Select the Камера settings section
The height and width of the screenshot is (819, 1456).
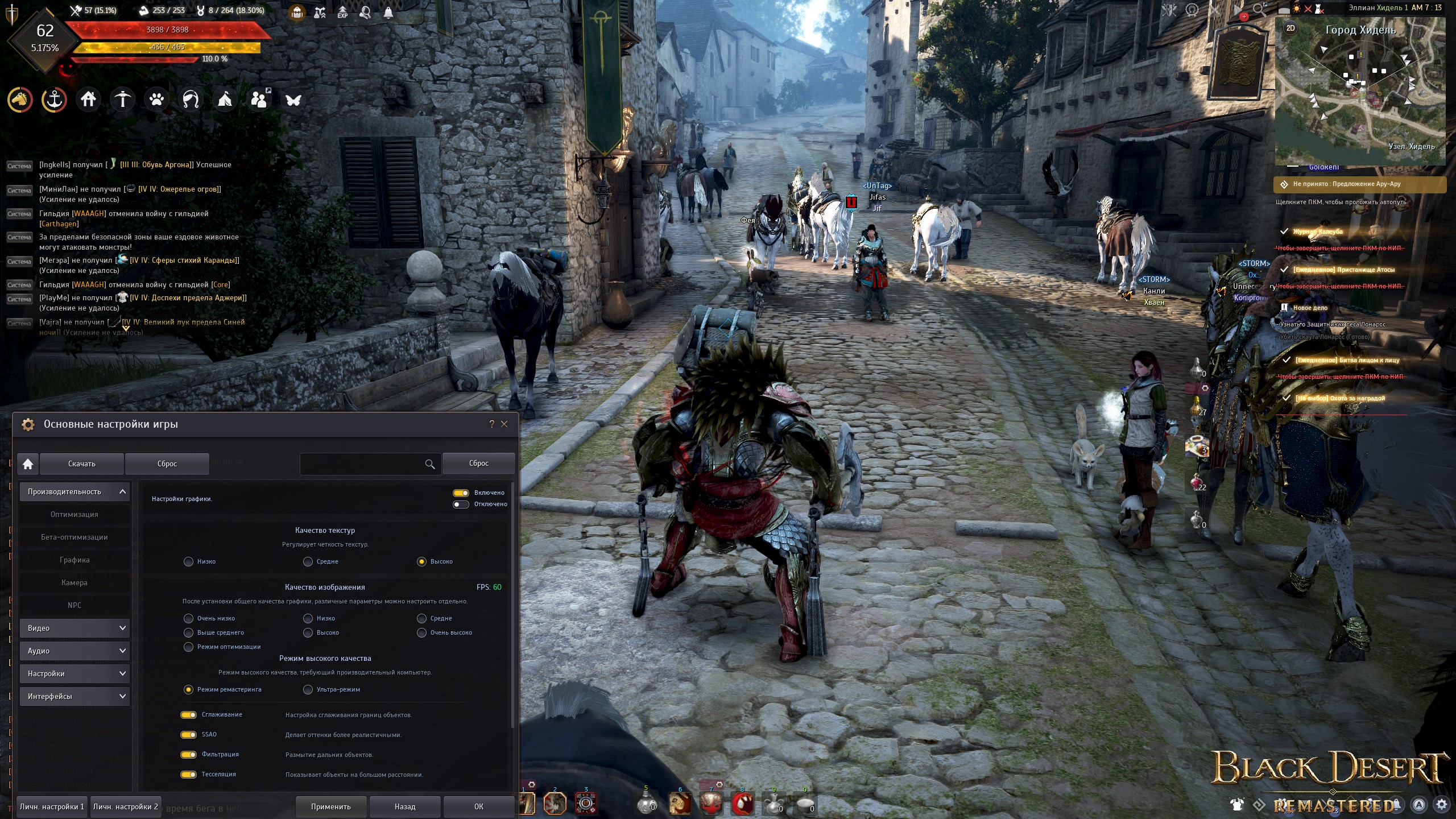tap(75, 582)
